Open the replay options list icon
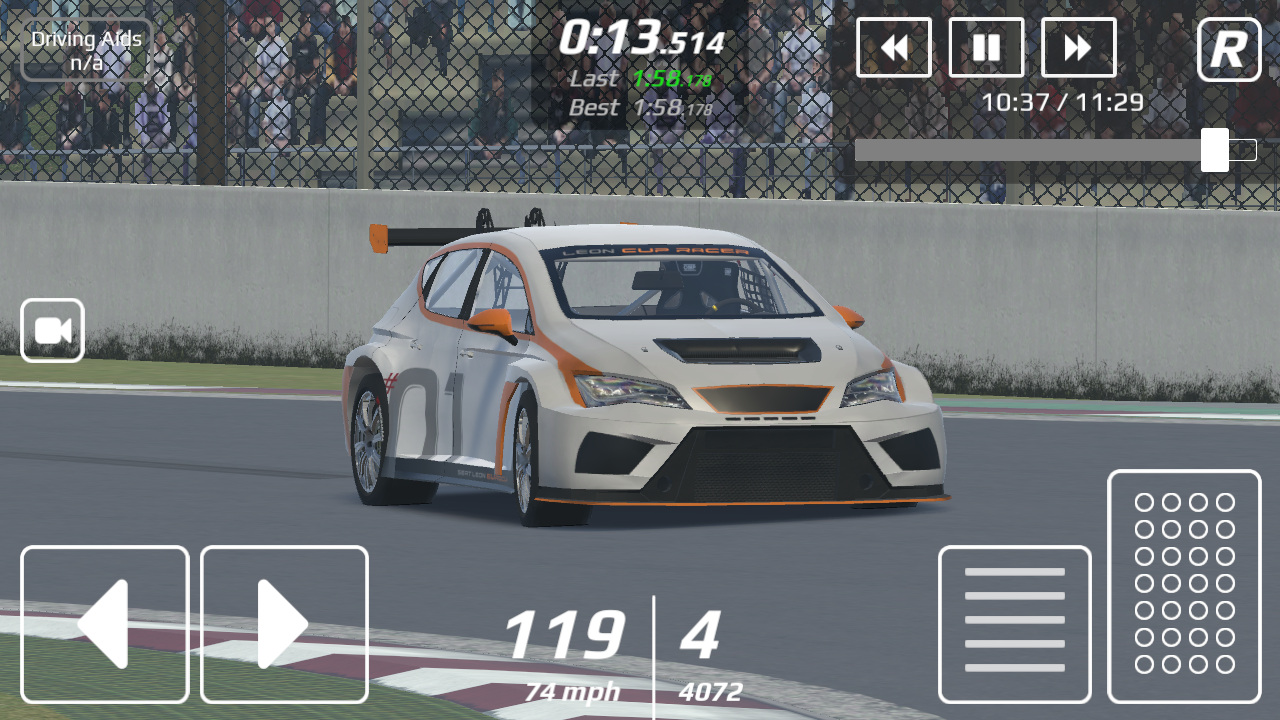 [x=1014, y=621]
